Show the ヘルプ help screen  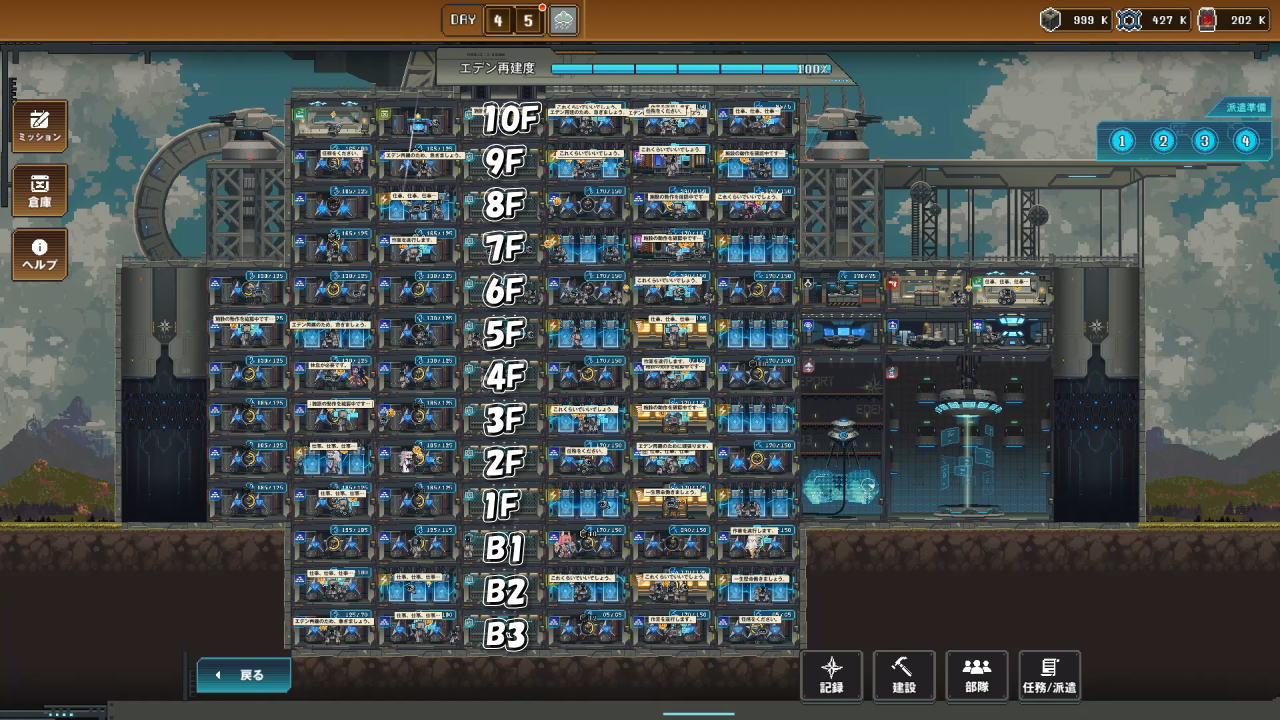point(40,254)
